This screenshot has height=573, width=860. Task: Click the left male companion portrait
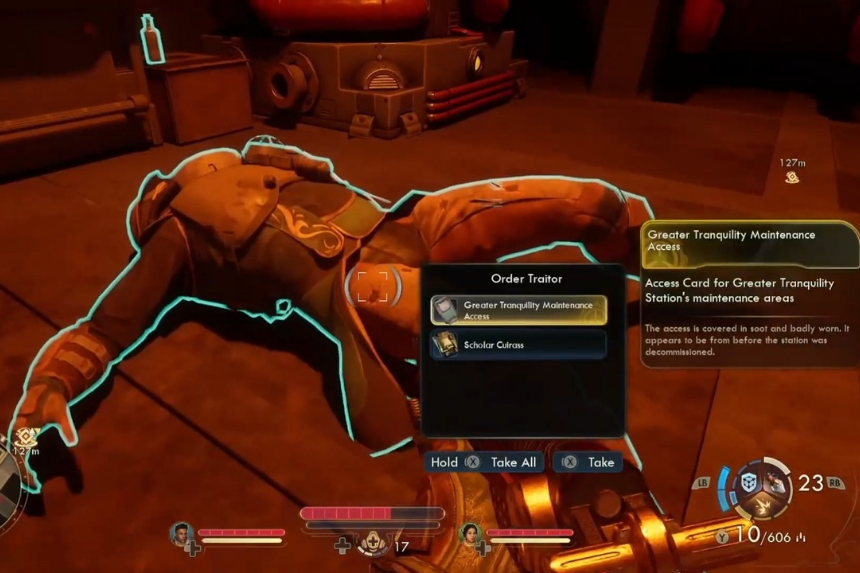[x=182, y=533]
